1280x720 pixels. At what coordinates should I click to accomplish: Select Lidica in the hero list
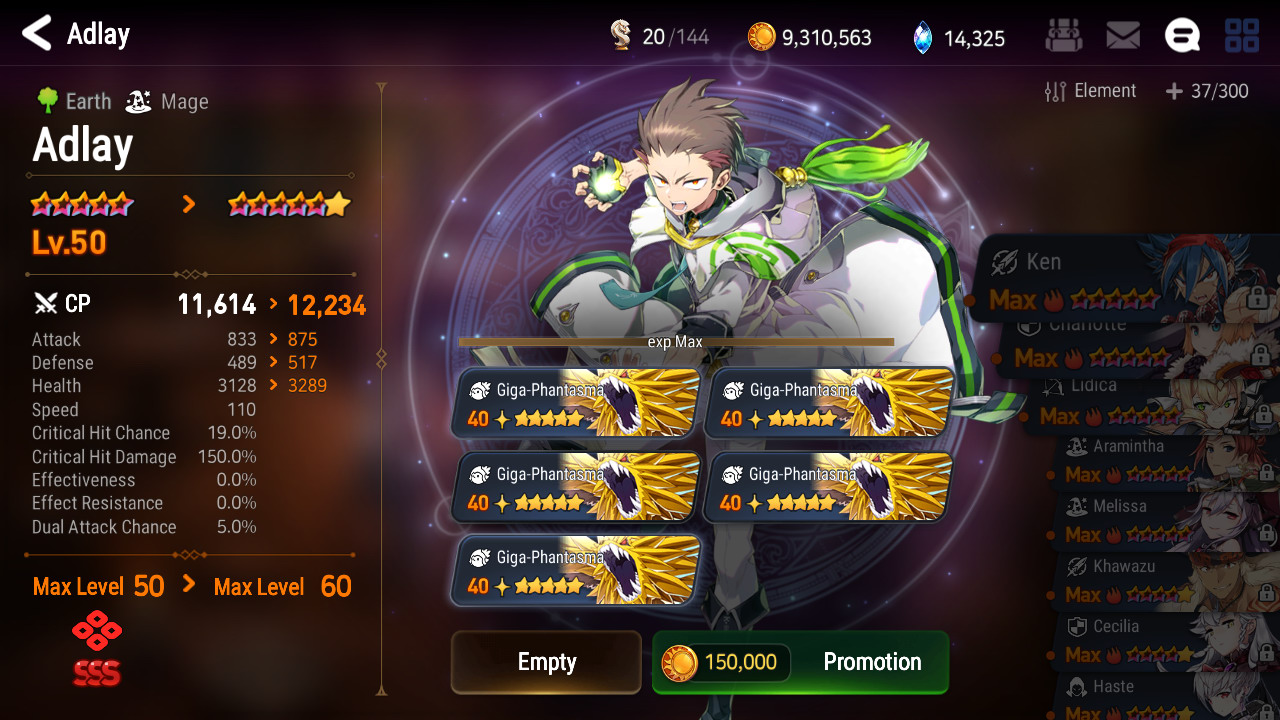(x=1150, y=402)
